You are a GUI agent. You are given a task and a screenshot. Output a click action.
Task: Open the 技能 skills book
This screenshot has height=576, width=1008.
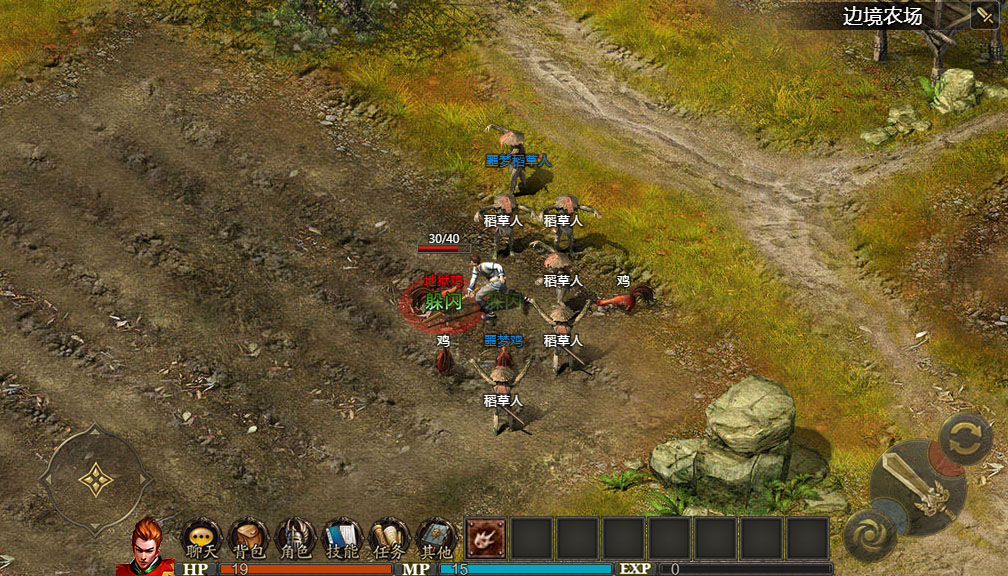pyautogui.click(x=343, y=538)
